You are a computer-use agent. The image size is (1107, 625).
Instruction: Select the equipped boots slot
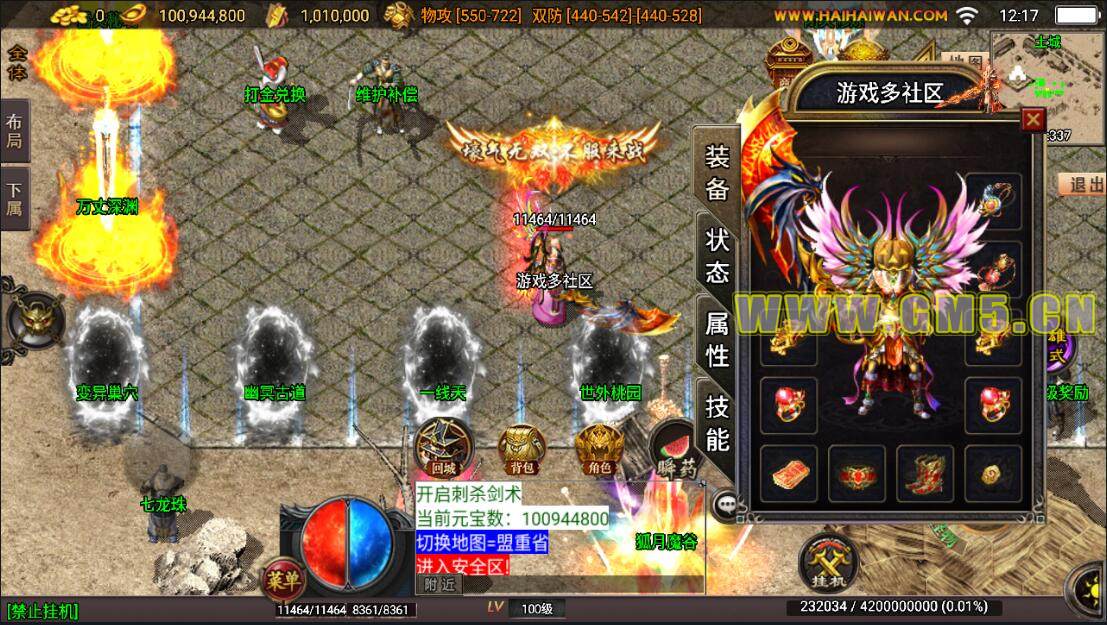click(x=923, y=472)
